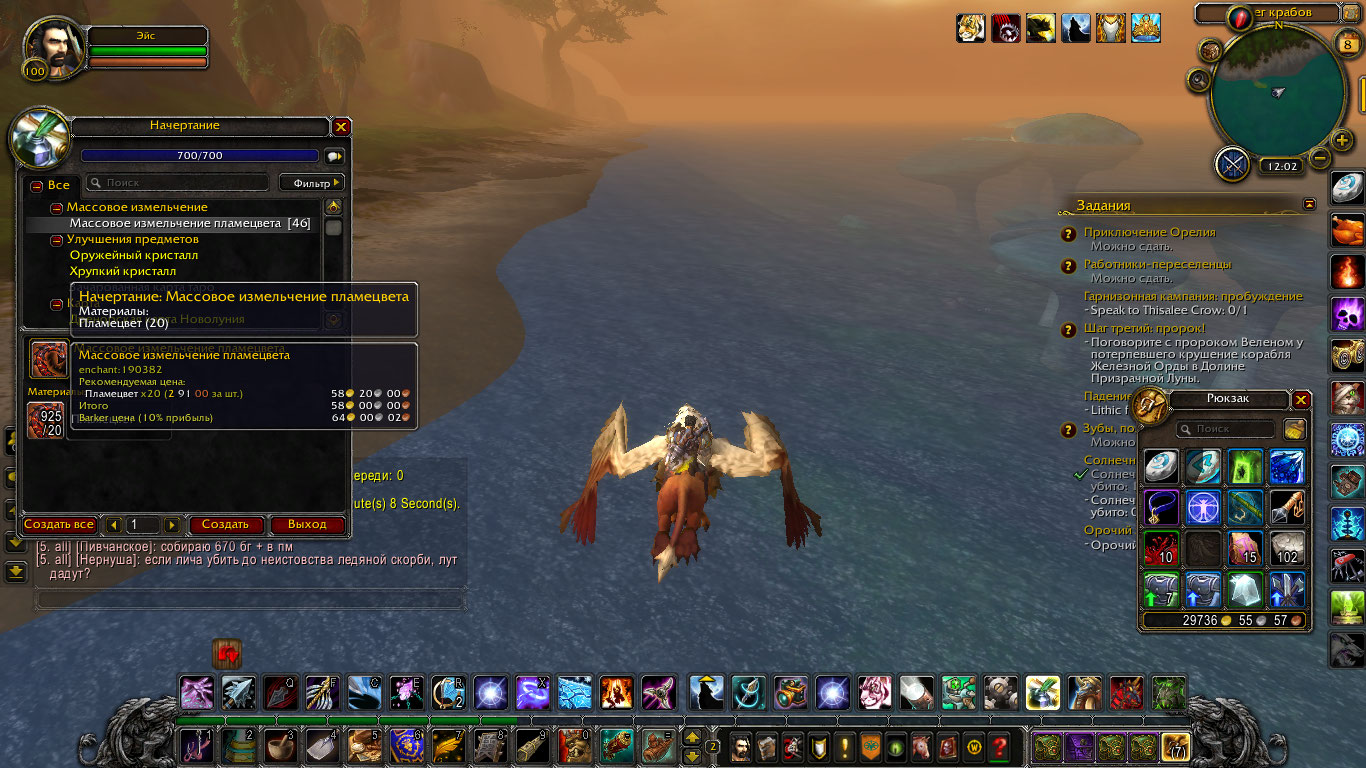Click the Выход button

[x=307, y=524]
